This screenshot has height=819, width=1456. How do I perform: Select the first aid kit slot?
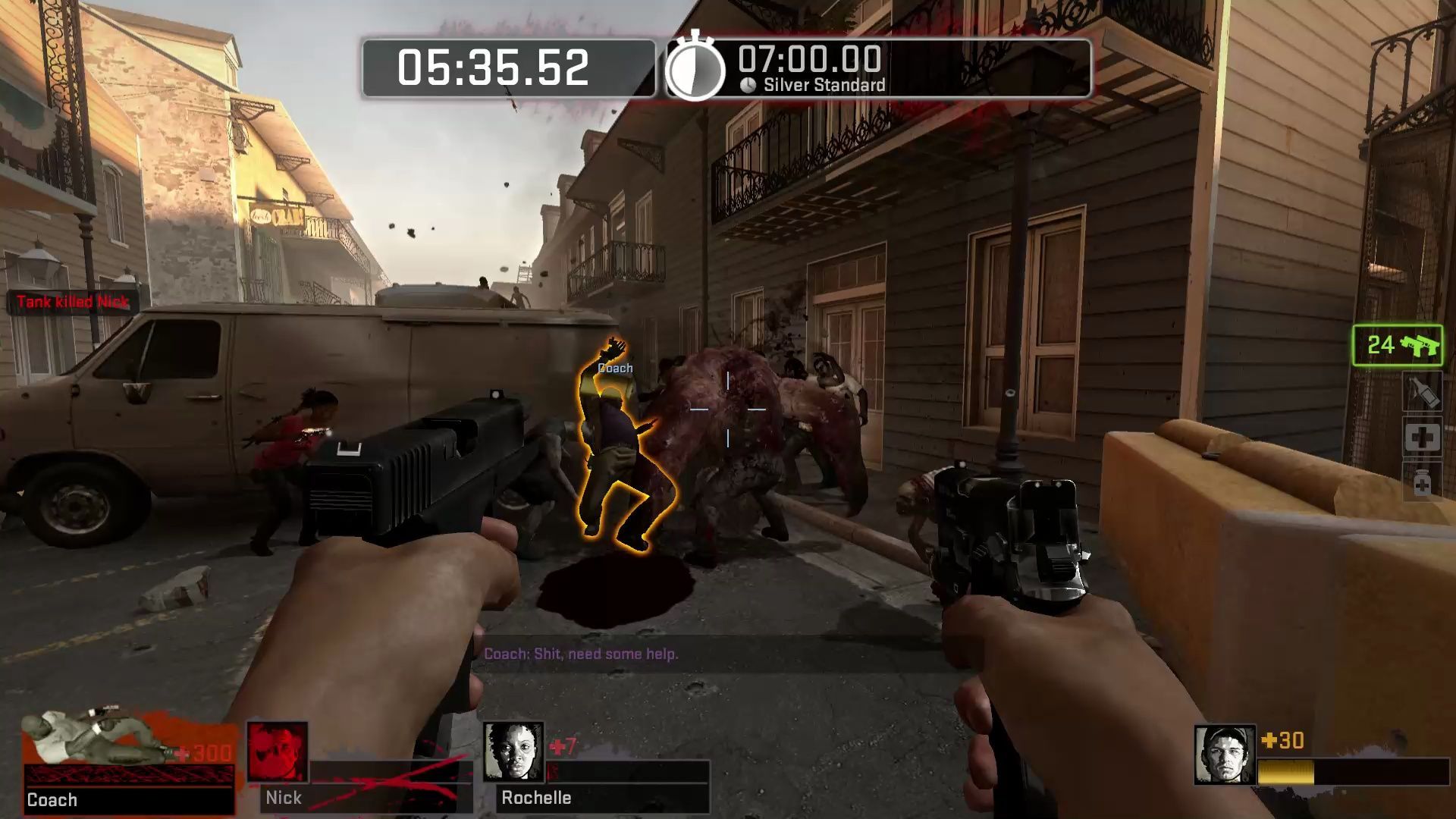pos(1422,438)
